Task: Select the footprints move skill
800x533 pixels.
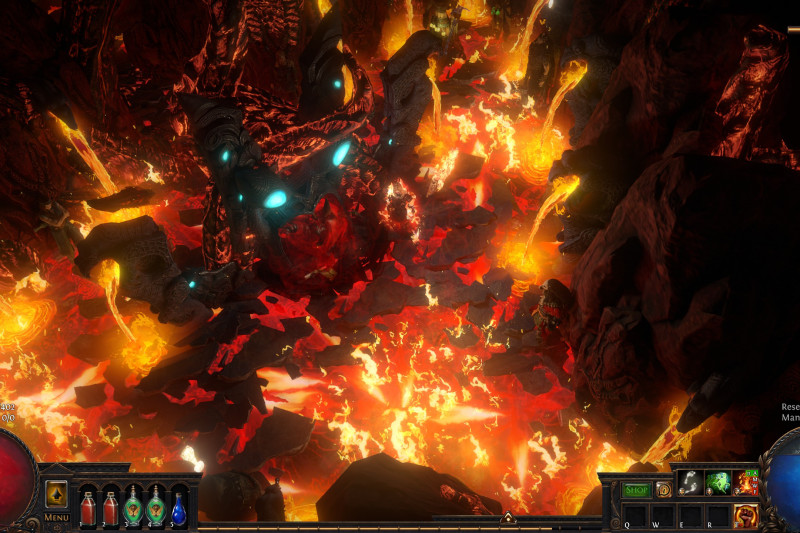Action: click(x=689, y=482)
